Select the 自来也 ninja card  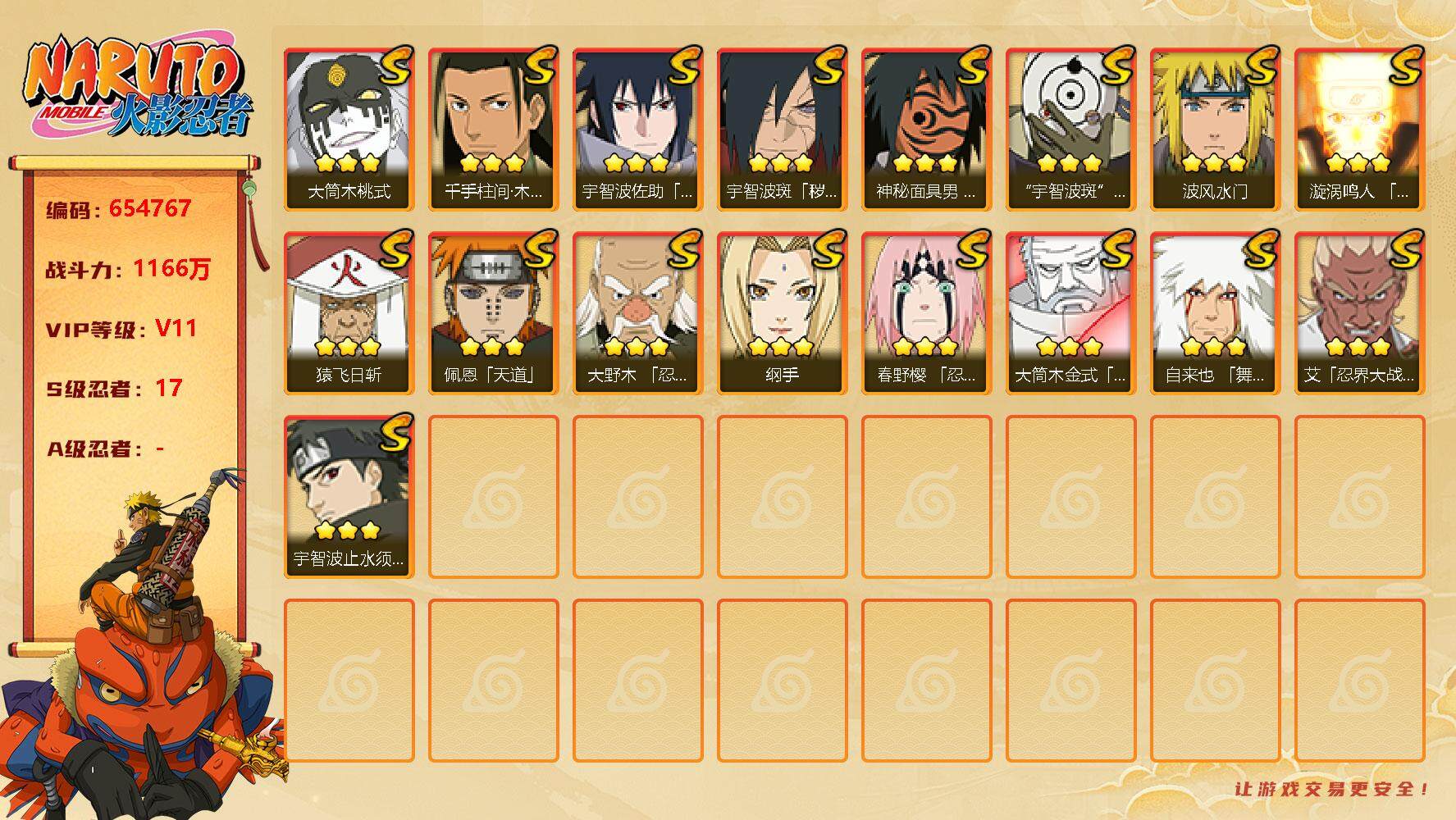click(x=1215, y=312)
